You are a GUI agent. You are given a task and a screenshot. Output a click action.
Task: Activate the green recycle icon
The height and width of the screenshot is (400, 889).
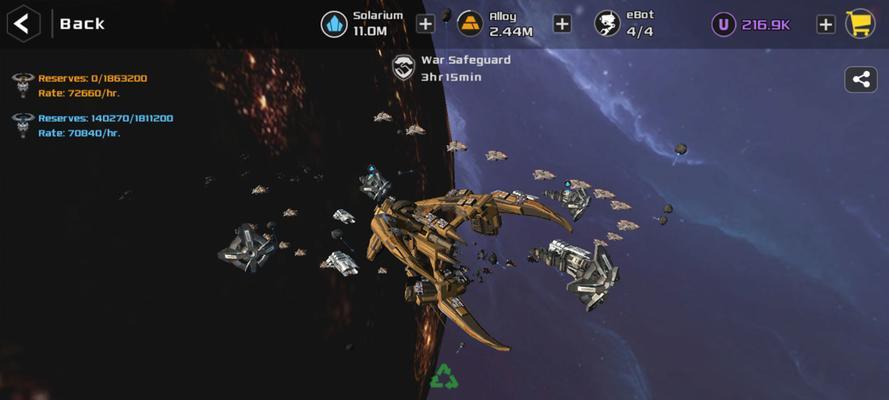pos(444,377)
